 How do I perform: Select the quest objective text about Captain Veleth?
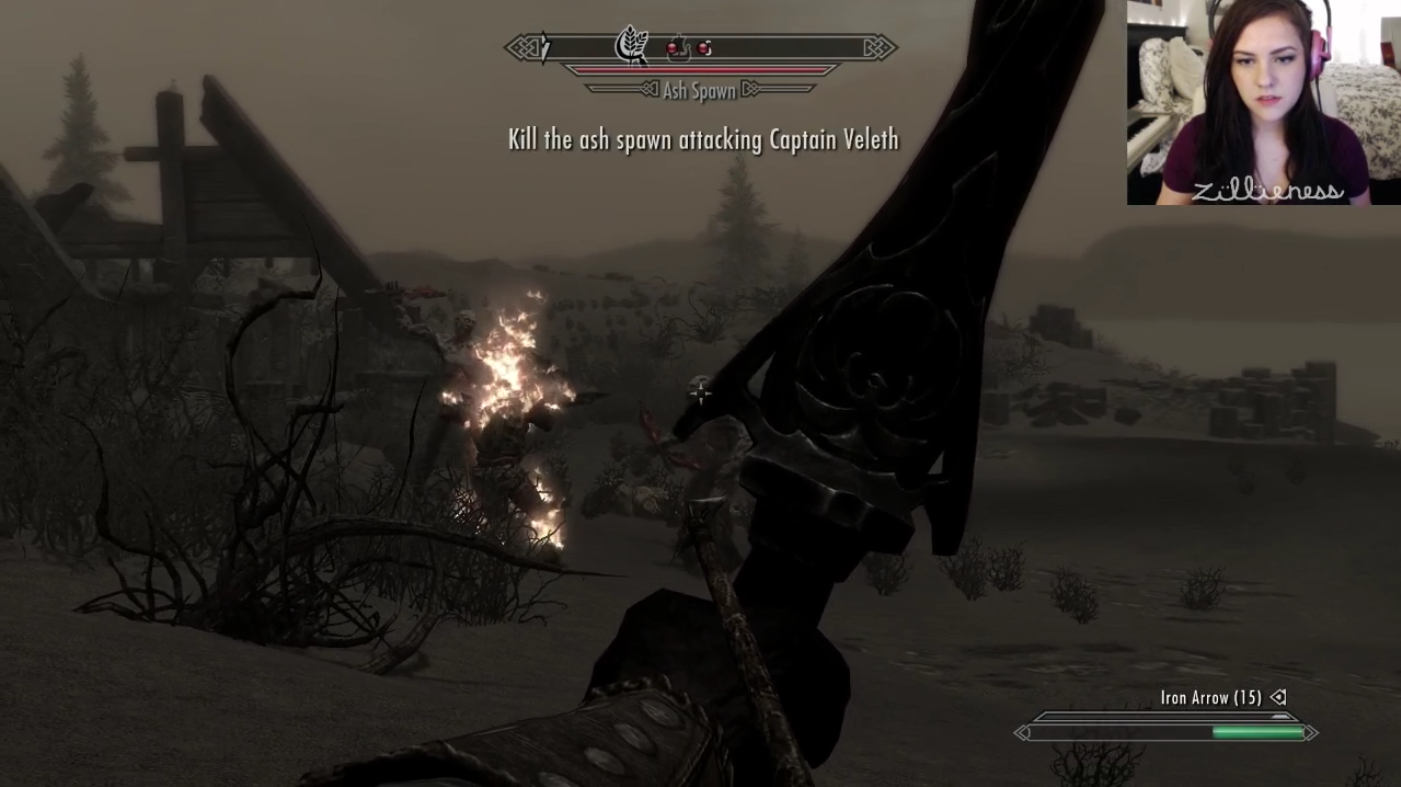(702, 139)
